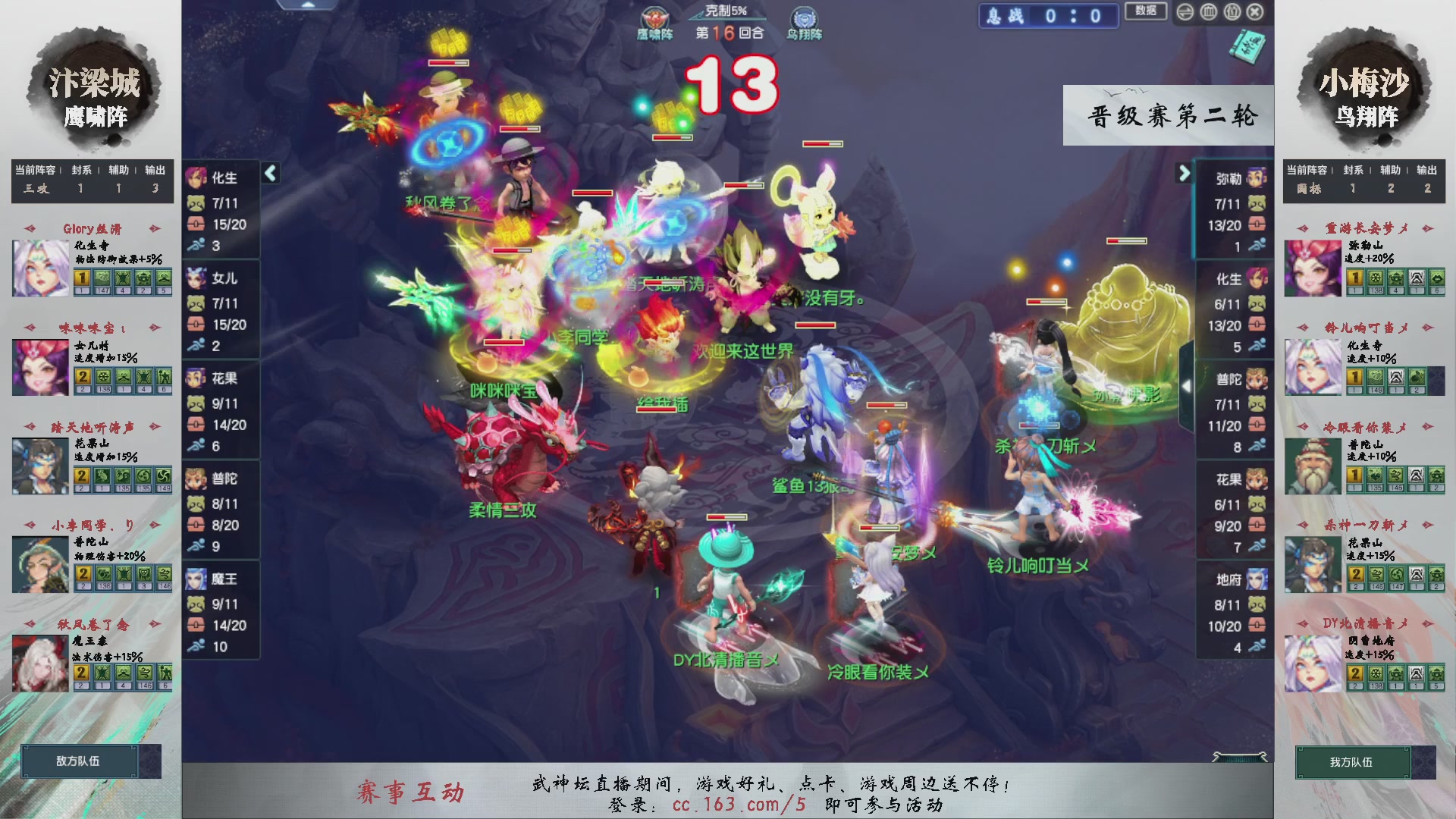The image size is (1456, 819).
Task: Click the 魔王 treasure chest counter icon
Action: [x=197, y=626]
